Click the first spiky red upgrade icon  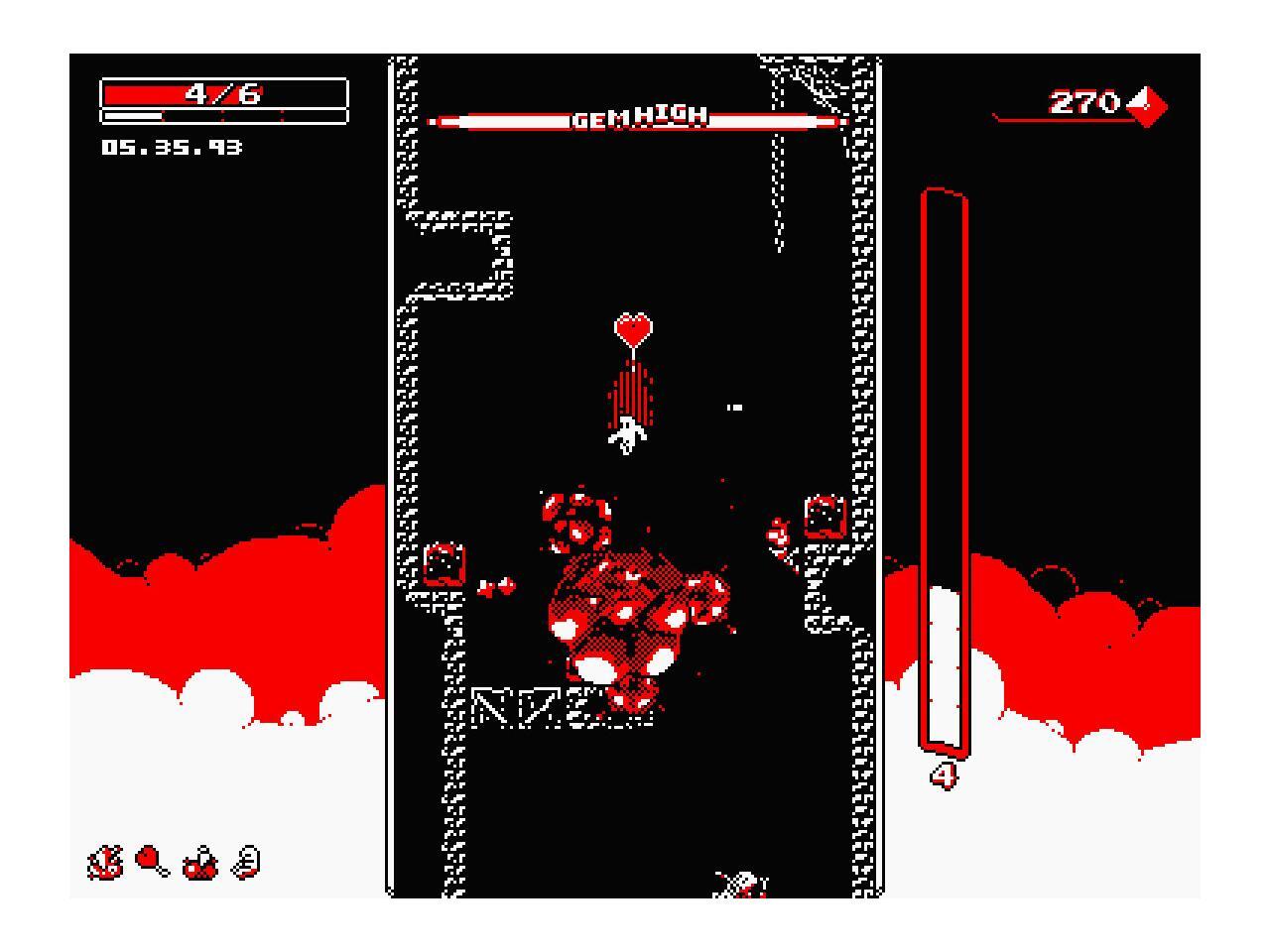(104, 862)
